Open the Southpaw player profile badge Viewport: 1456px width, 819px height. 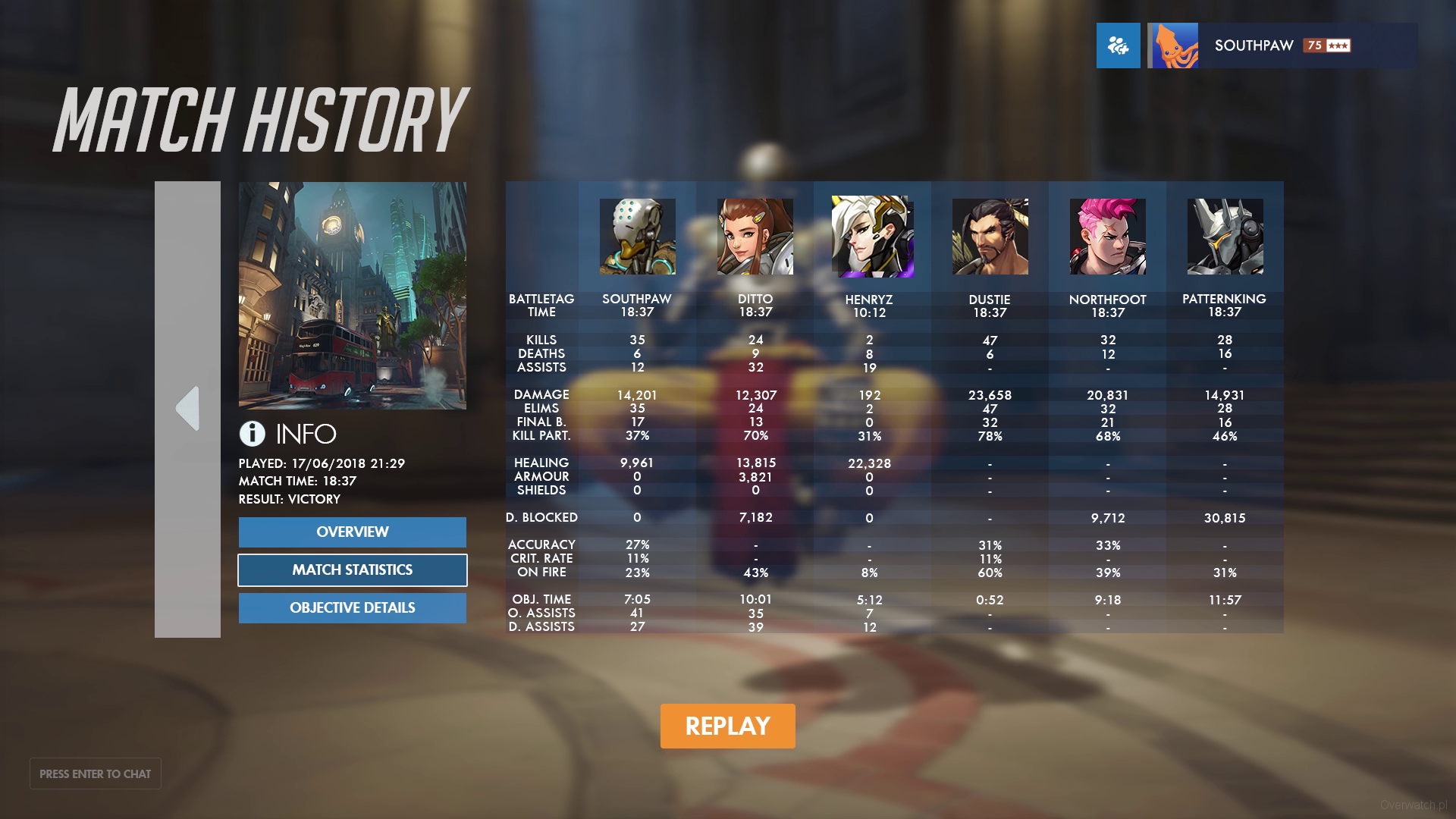[1282, 45]
